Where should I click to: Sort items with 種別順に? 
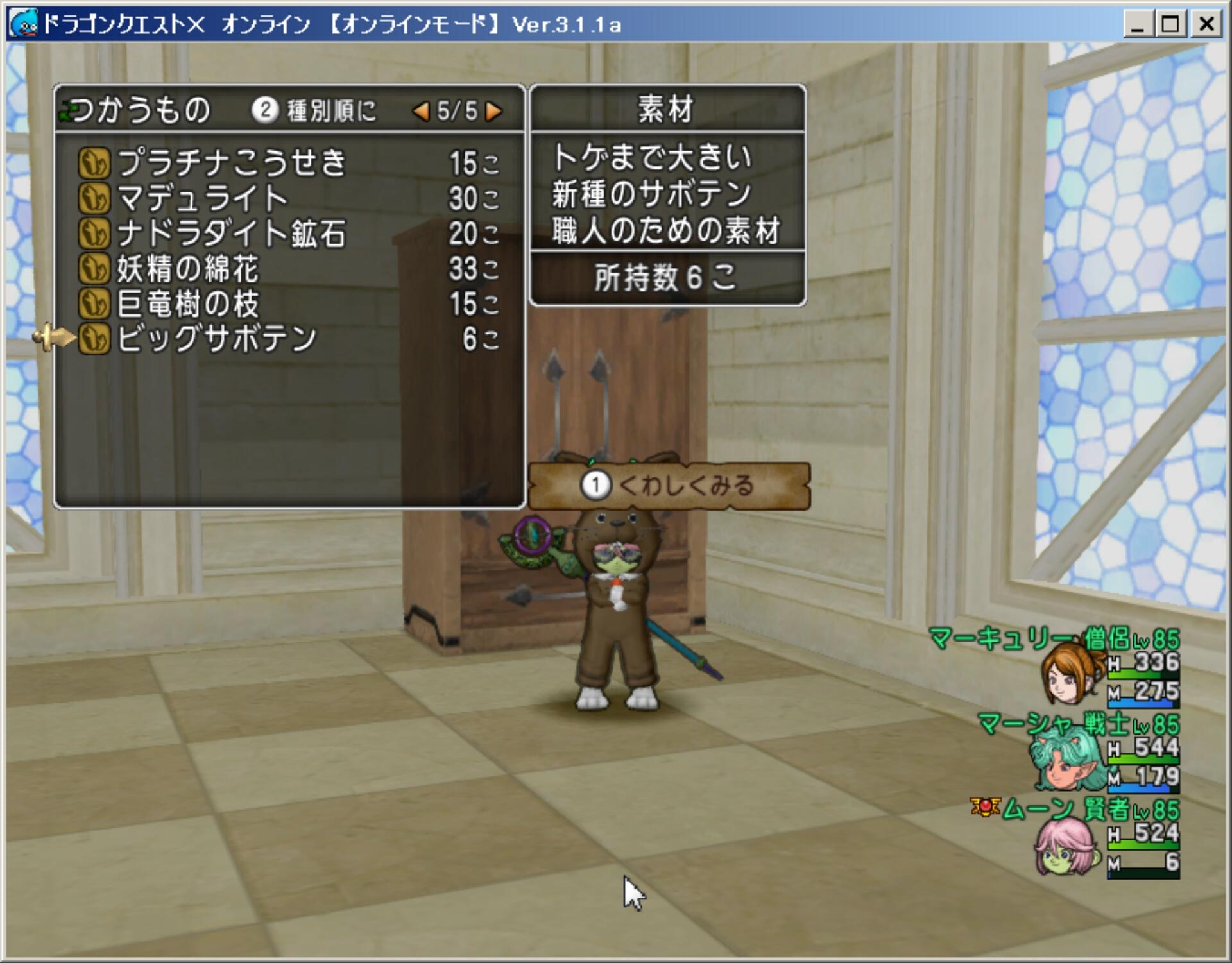tap(314, 111)
